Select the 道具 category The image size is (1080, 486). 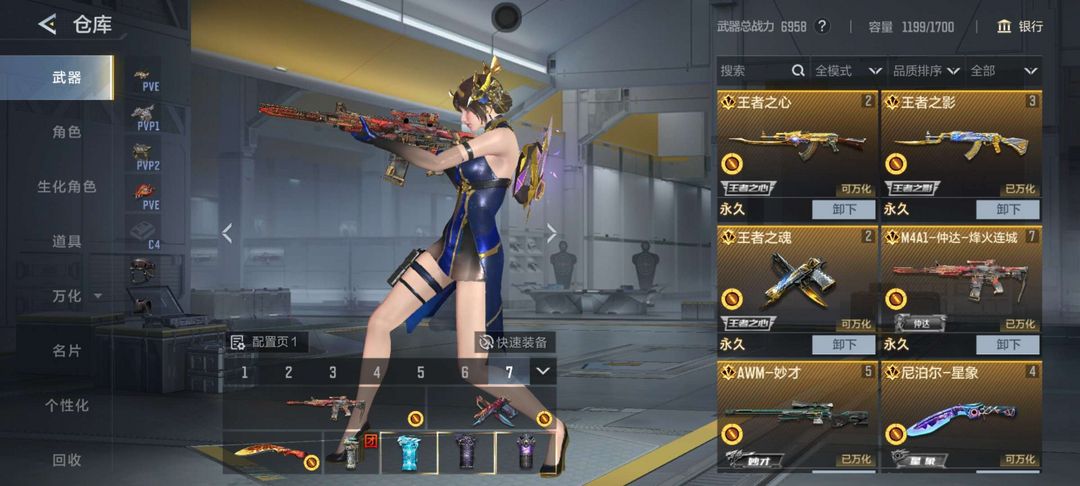coord(67,241)
